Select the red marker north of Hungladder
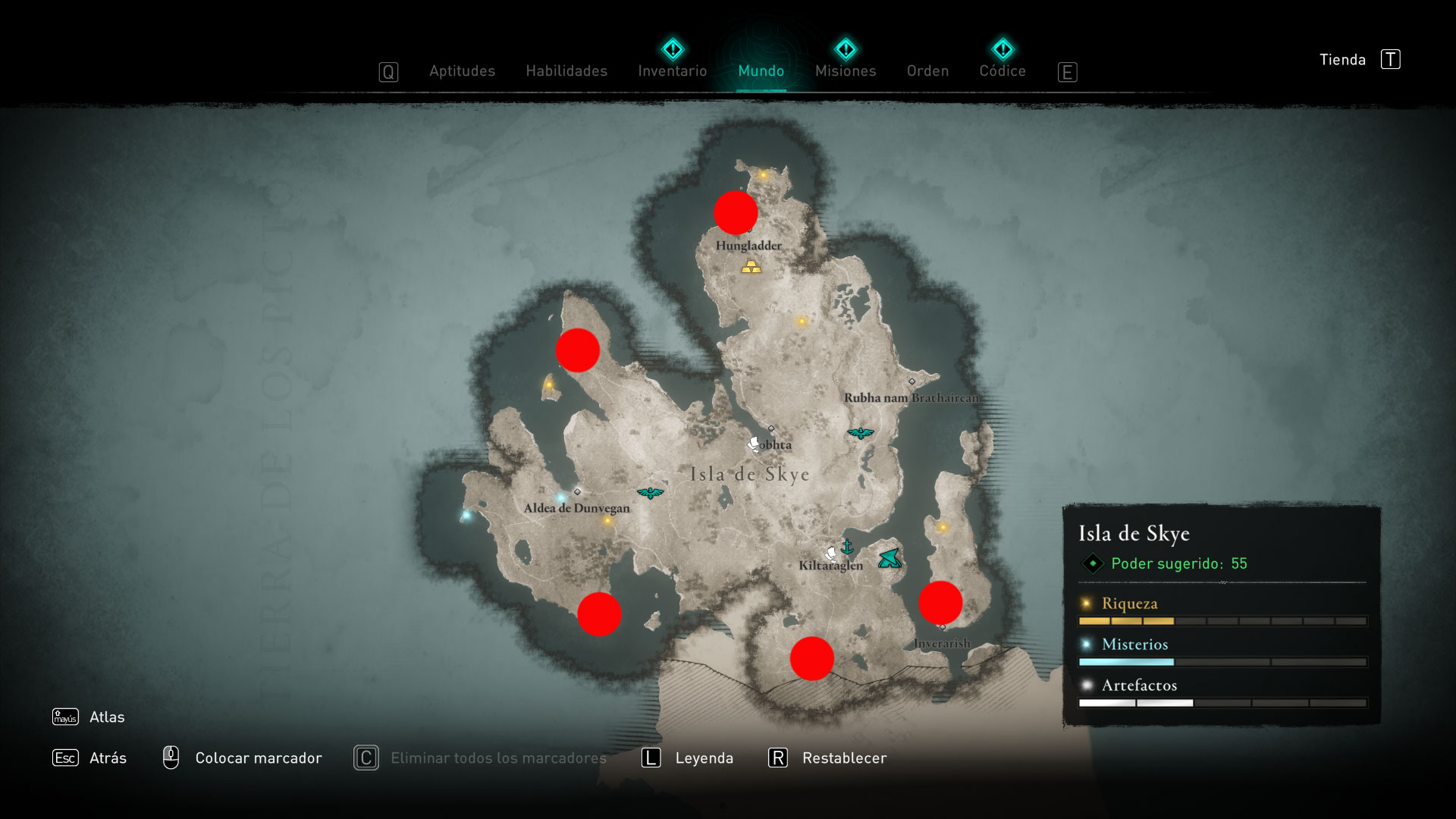This screenshot has width=1456, height=819. (736, 212)
